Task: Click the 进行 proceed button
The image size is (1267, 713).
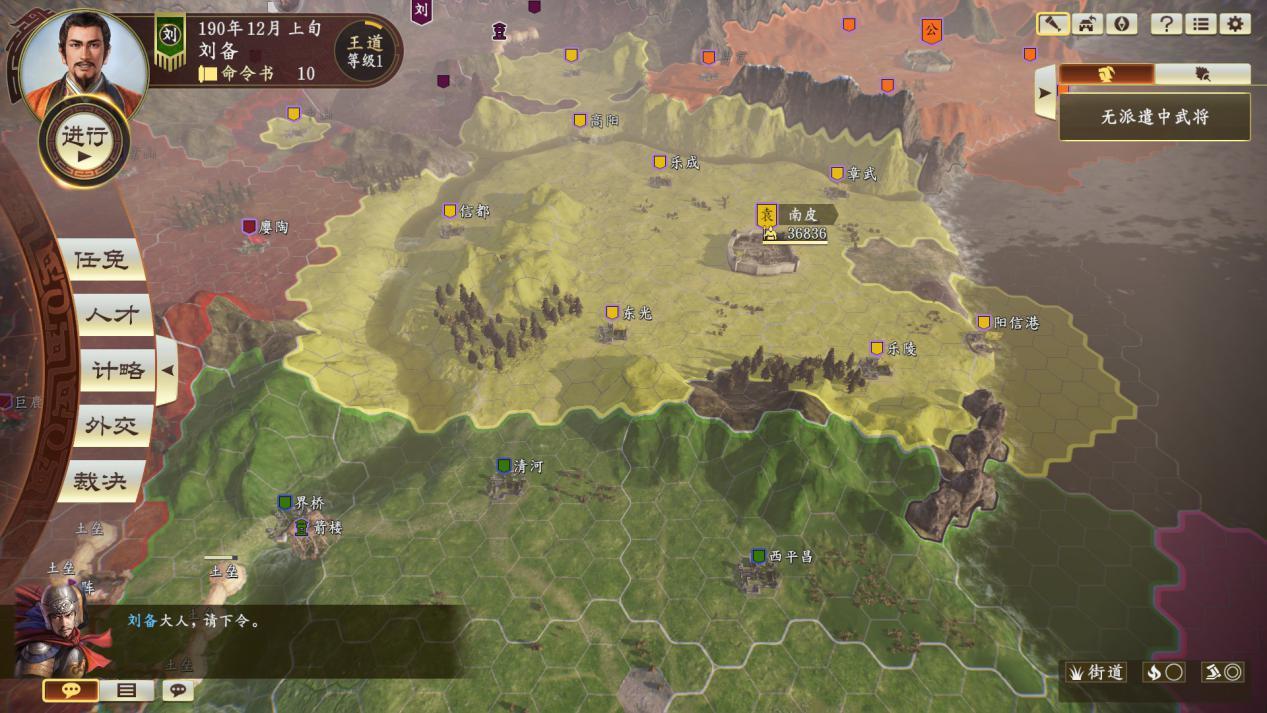Action: pos(84,142)
